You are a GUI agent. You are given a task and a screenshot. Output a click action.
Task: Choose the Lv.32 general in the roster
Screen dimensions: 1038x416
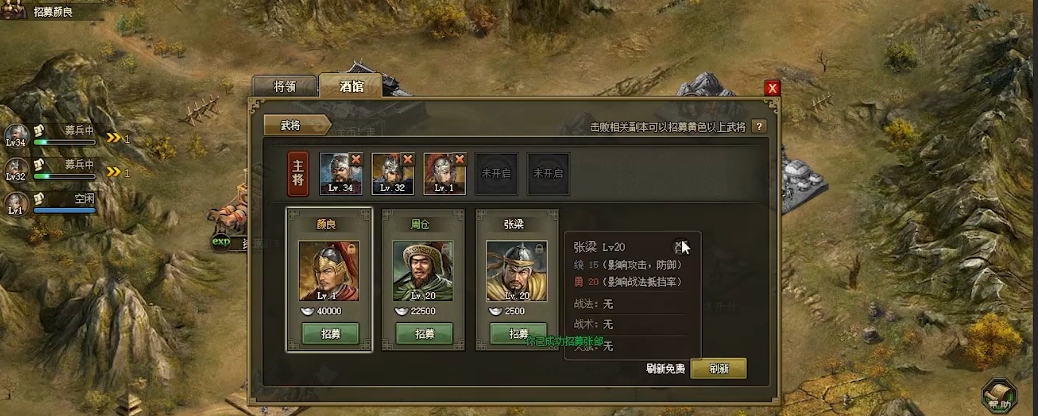(x=392, y=172)
